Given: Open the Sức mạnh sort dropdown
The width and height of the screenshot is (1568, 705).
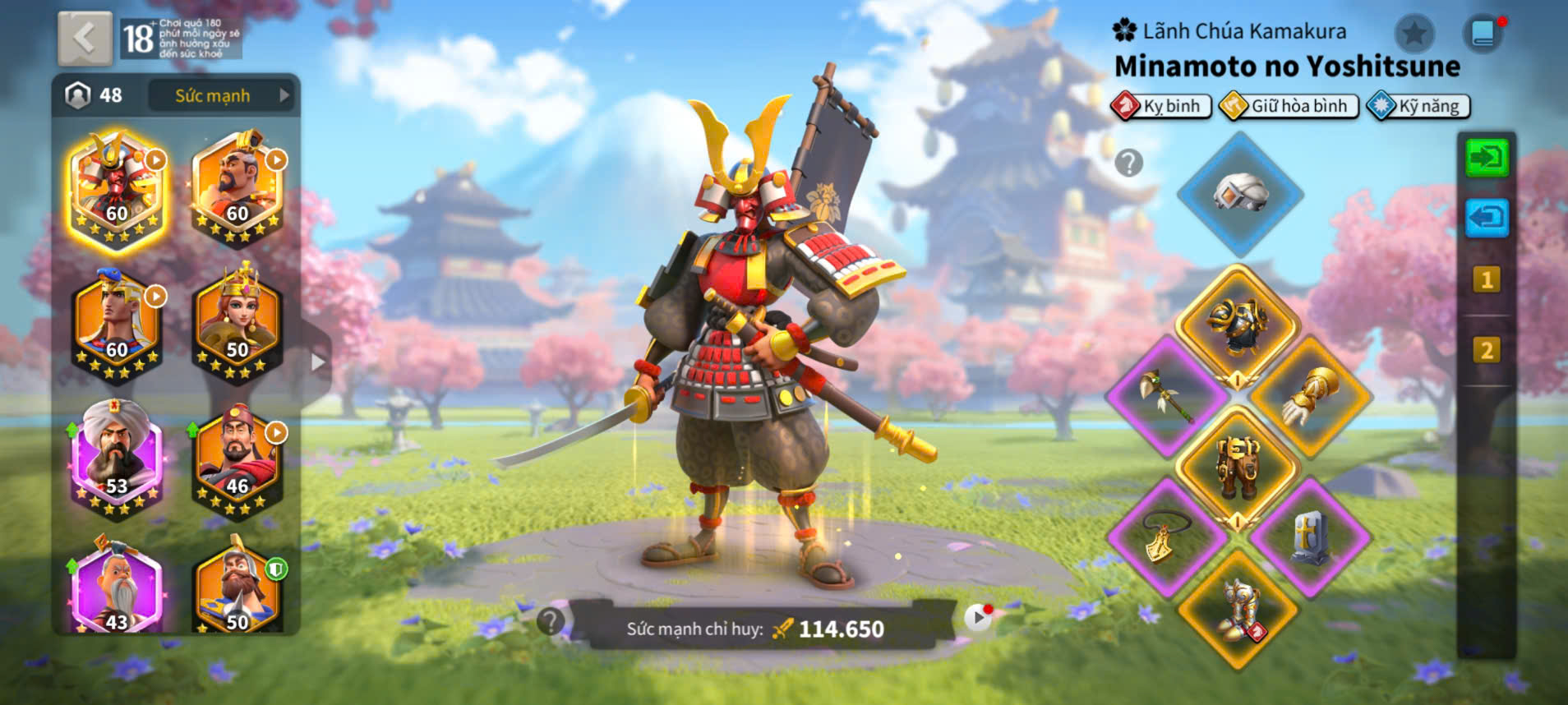Looking at the screenshot, I should pos(224,95).
